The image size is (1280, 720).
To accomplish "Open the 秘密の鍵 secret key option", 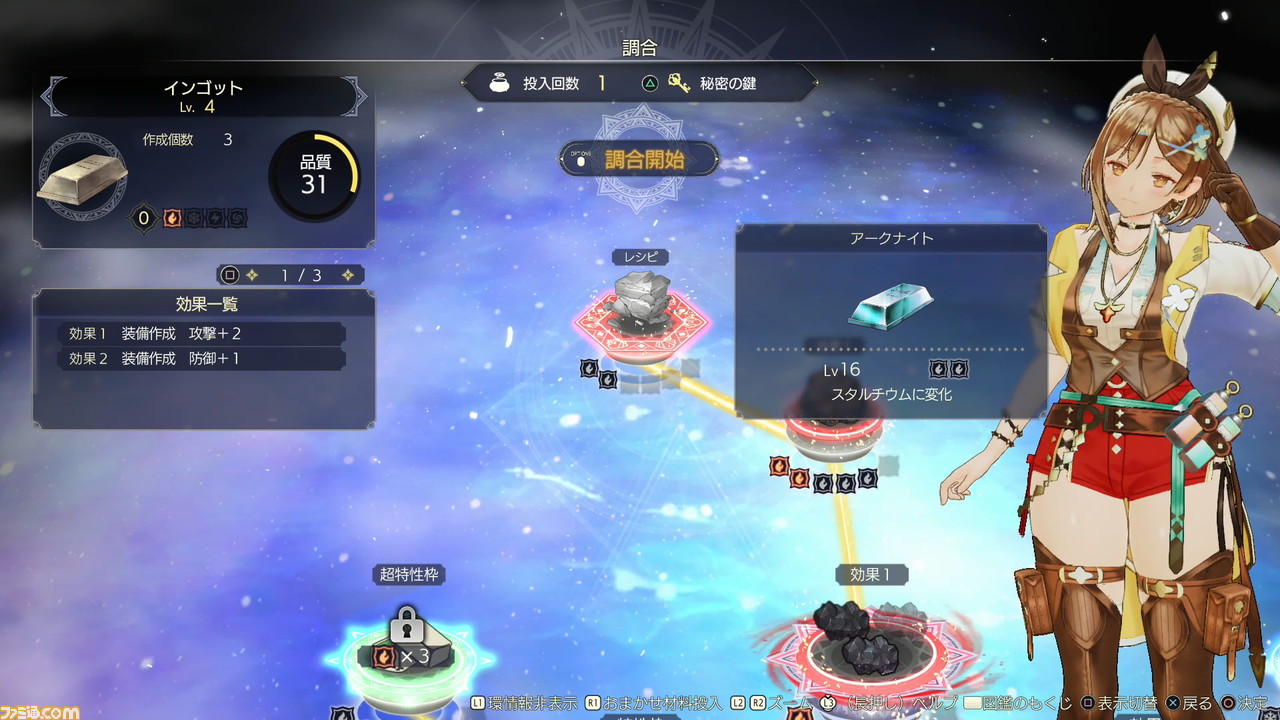I will [712, 84].
